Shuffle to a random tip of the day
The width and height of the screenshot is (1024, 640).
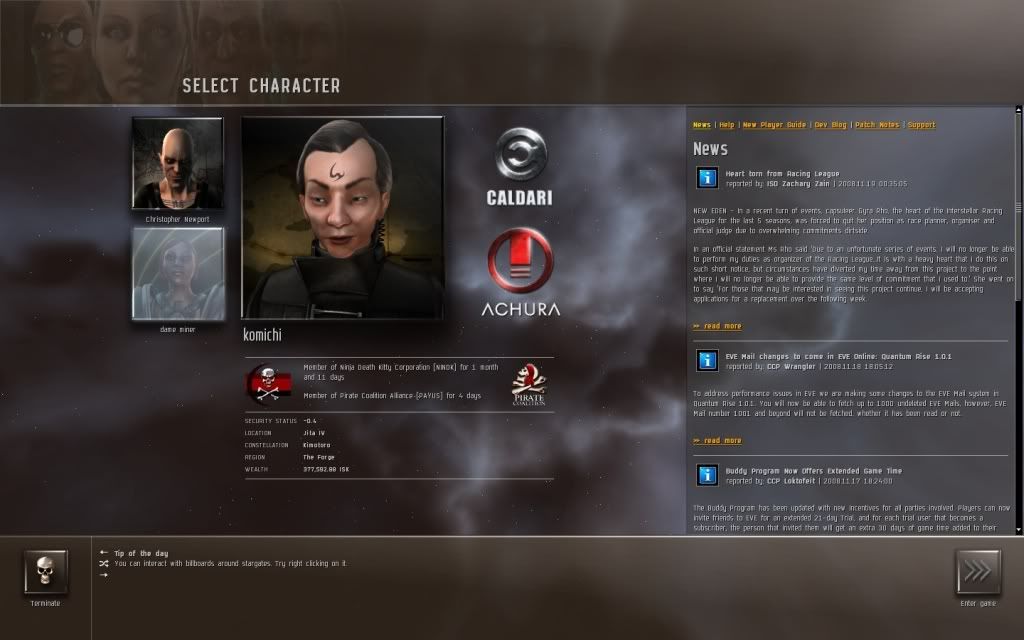[104, 563]
